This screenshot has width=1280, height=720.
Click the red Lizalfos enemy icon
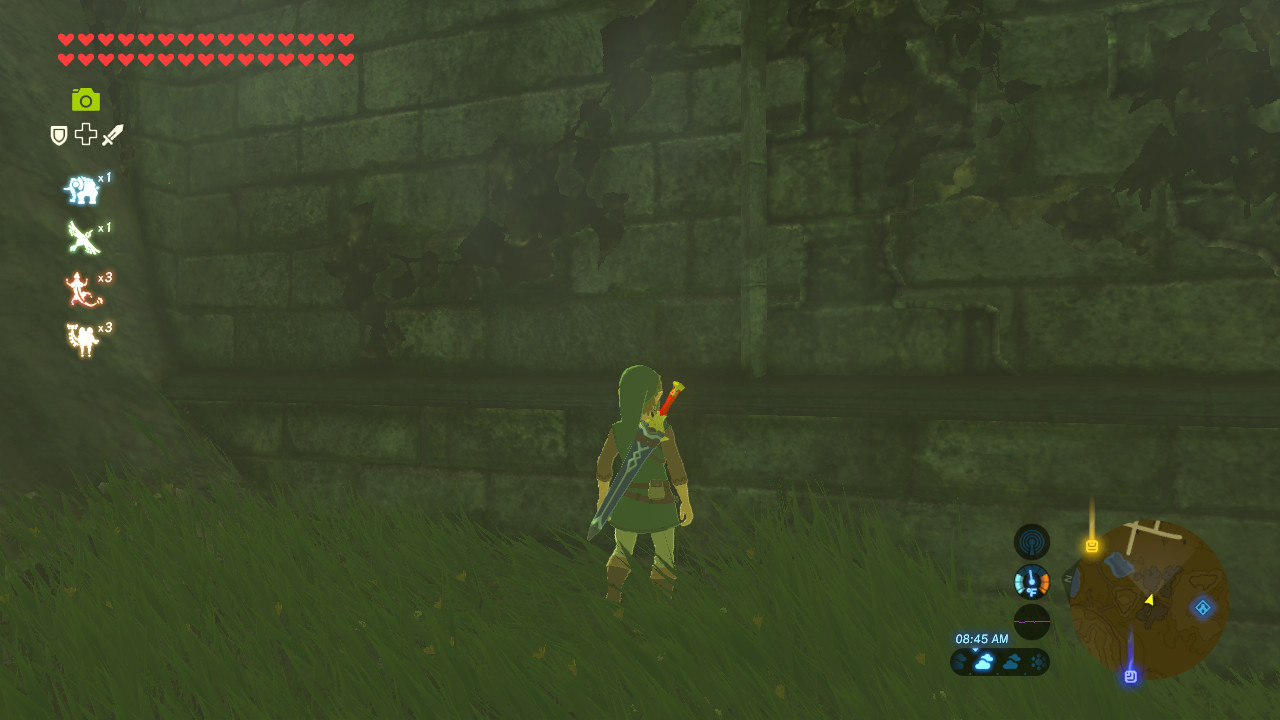82,287
